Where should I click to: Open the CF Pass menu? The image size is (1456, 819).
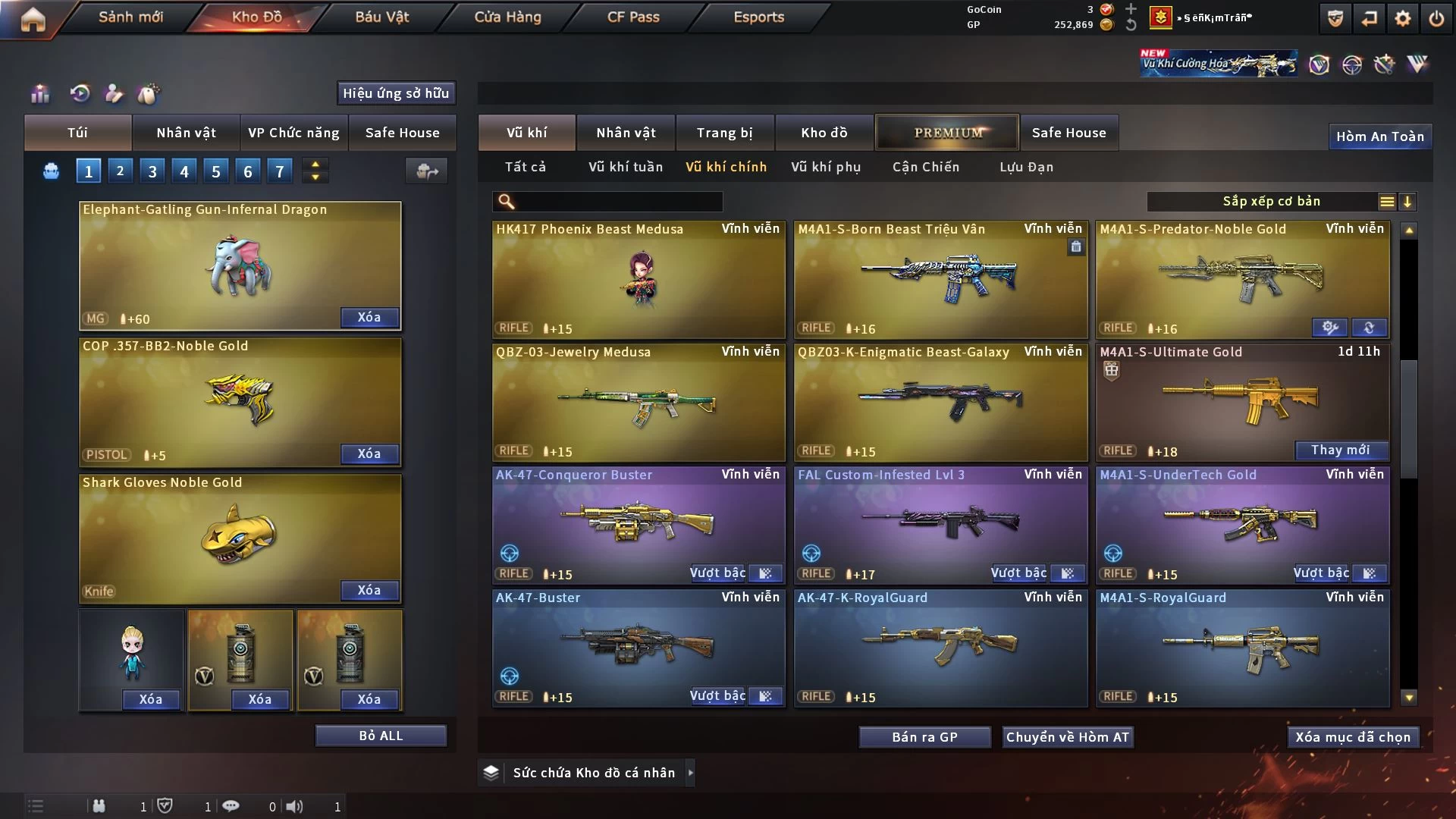pos(633,17)
